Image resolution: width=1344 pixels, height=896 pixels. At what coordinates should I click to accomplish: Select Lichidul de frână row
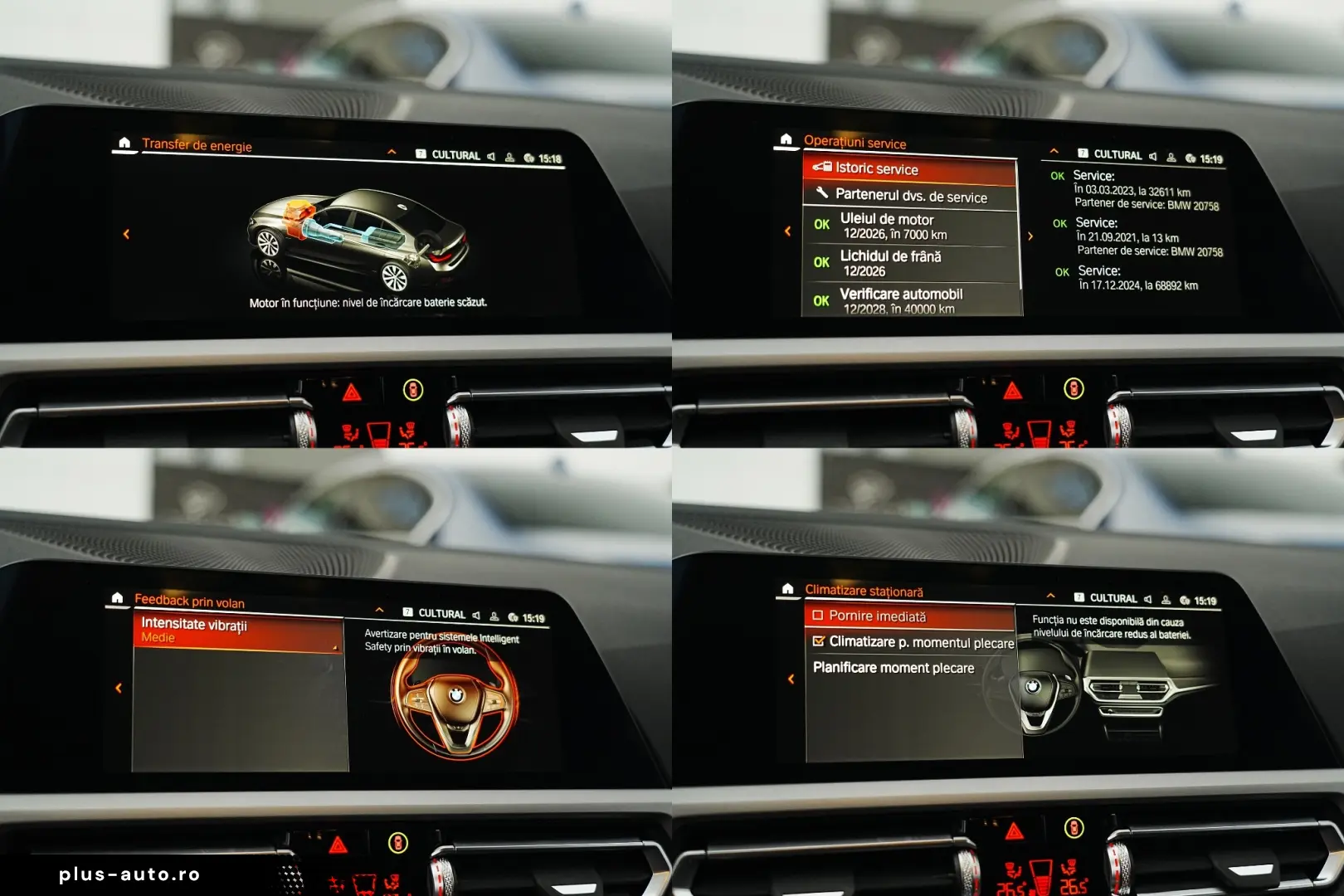click(x=909, y=264)
